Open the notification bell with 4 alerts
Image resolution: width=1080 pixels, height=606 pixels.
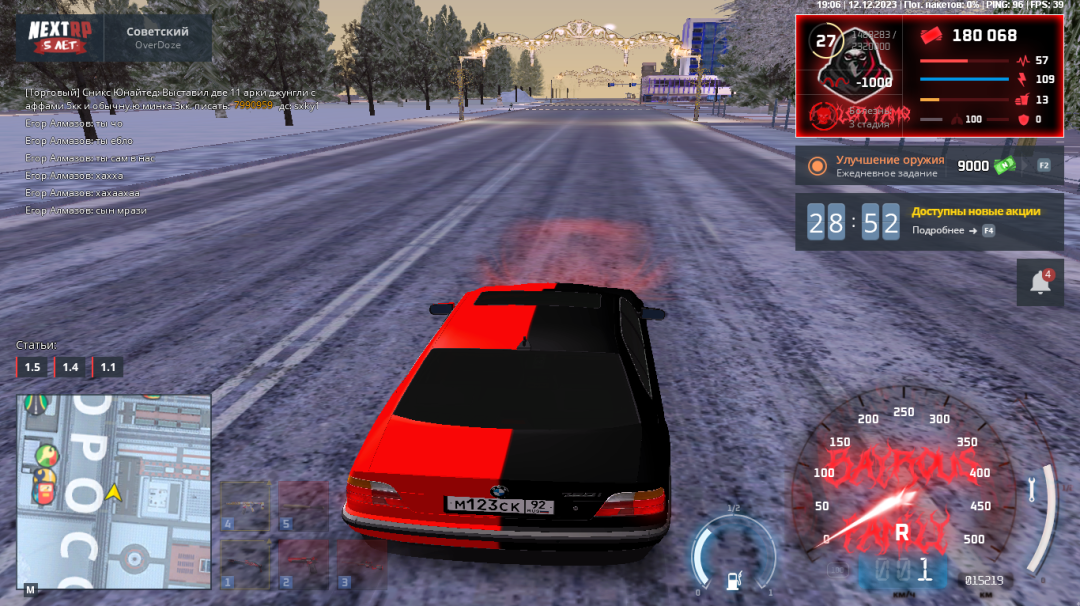1040,283
